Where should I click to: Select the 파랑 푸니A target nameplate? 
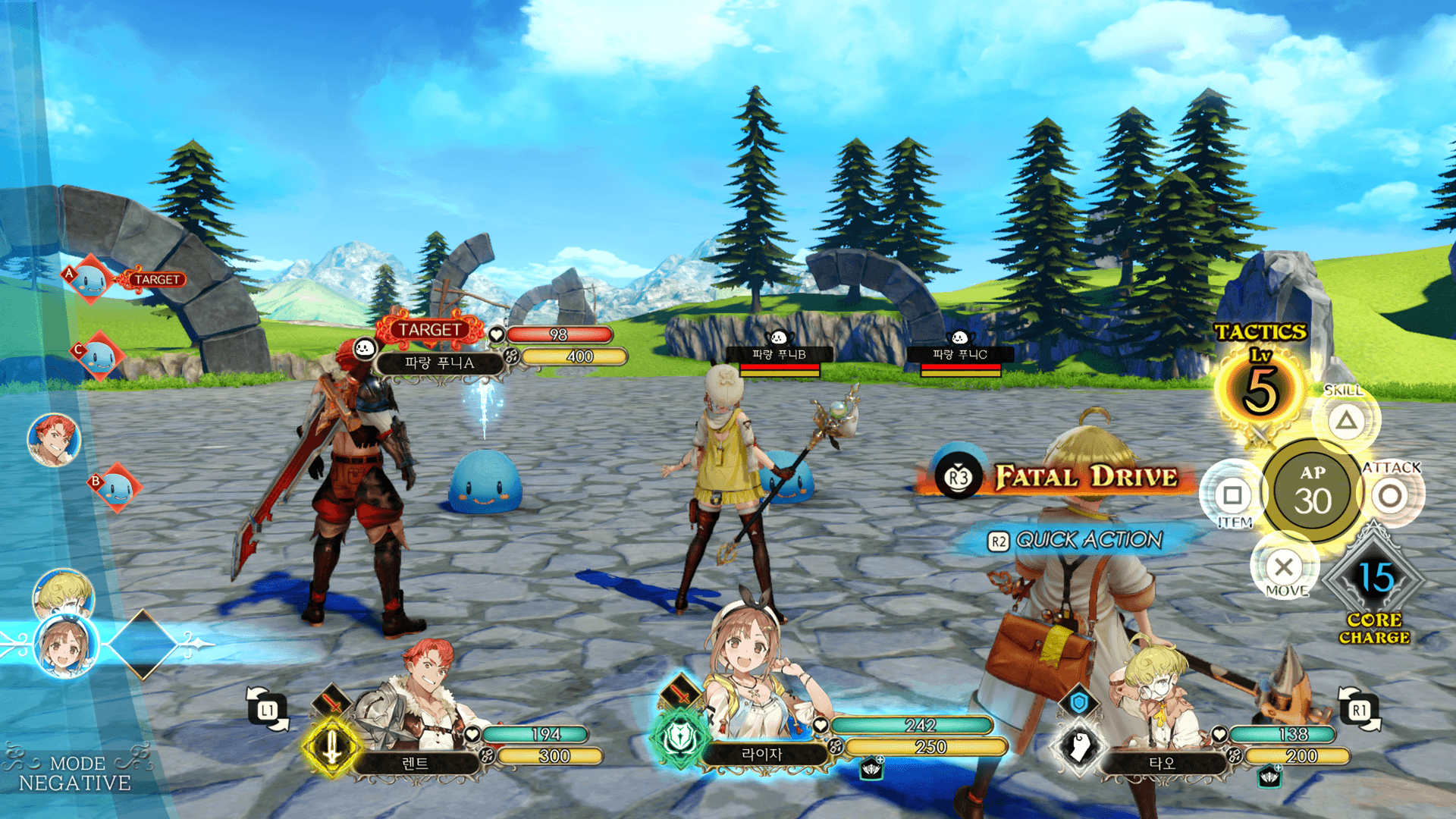(440, 363)
